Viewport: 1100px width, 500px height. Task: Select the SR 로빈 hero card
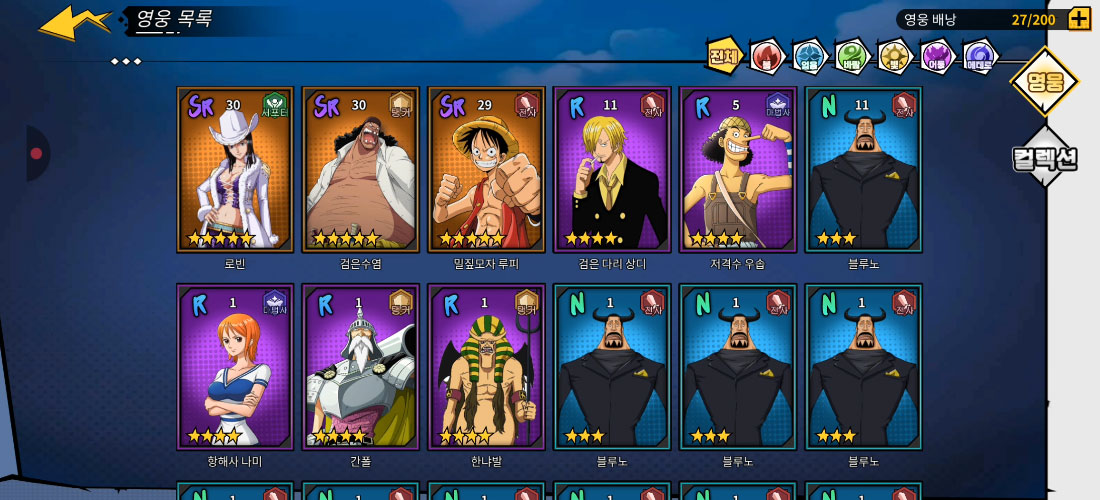[x=235, y=169]
